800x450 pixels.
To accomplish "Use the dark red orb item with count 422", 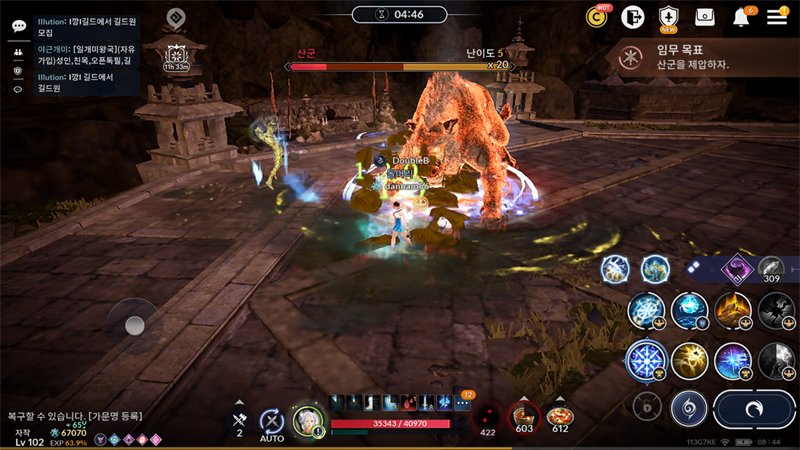I will point(488,416).
